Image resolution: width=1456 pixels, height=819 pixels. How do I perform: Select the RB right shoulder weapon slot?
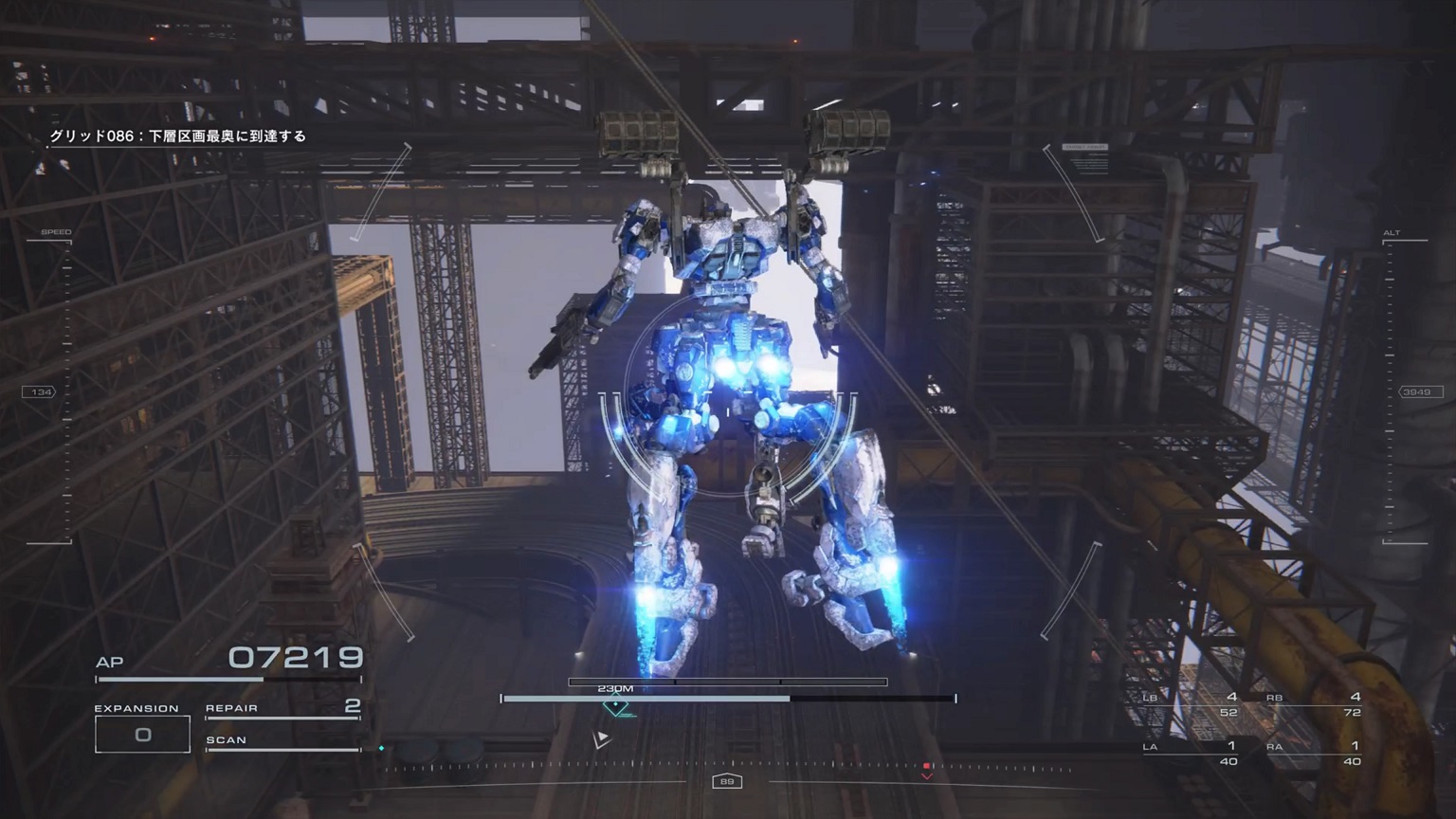point(1313,704)
